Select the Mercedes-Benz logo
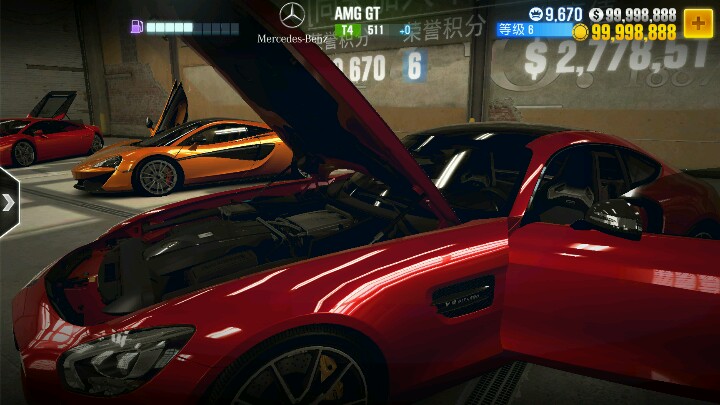The image size is (720, 405). (292, 15)
